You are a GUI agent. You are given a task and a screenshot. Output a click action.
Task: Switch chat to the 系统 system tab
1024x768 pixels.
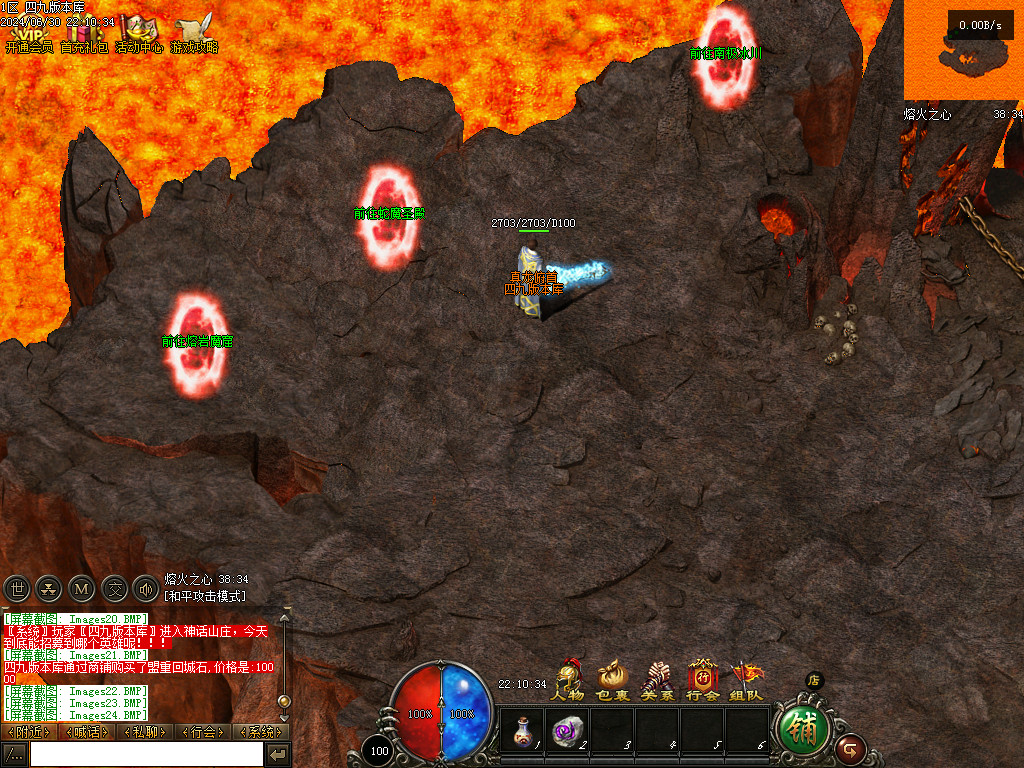click(x=260, y=732)
